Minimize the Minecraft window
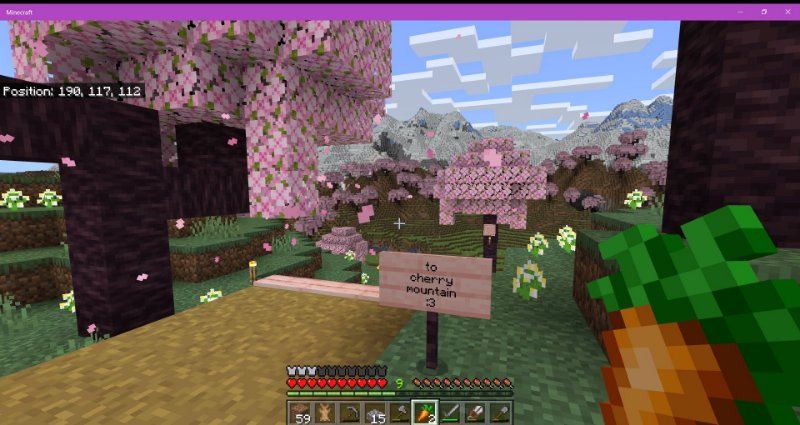 coord(740,10)
